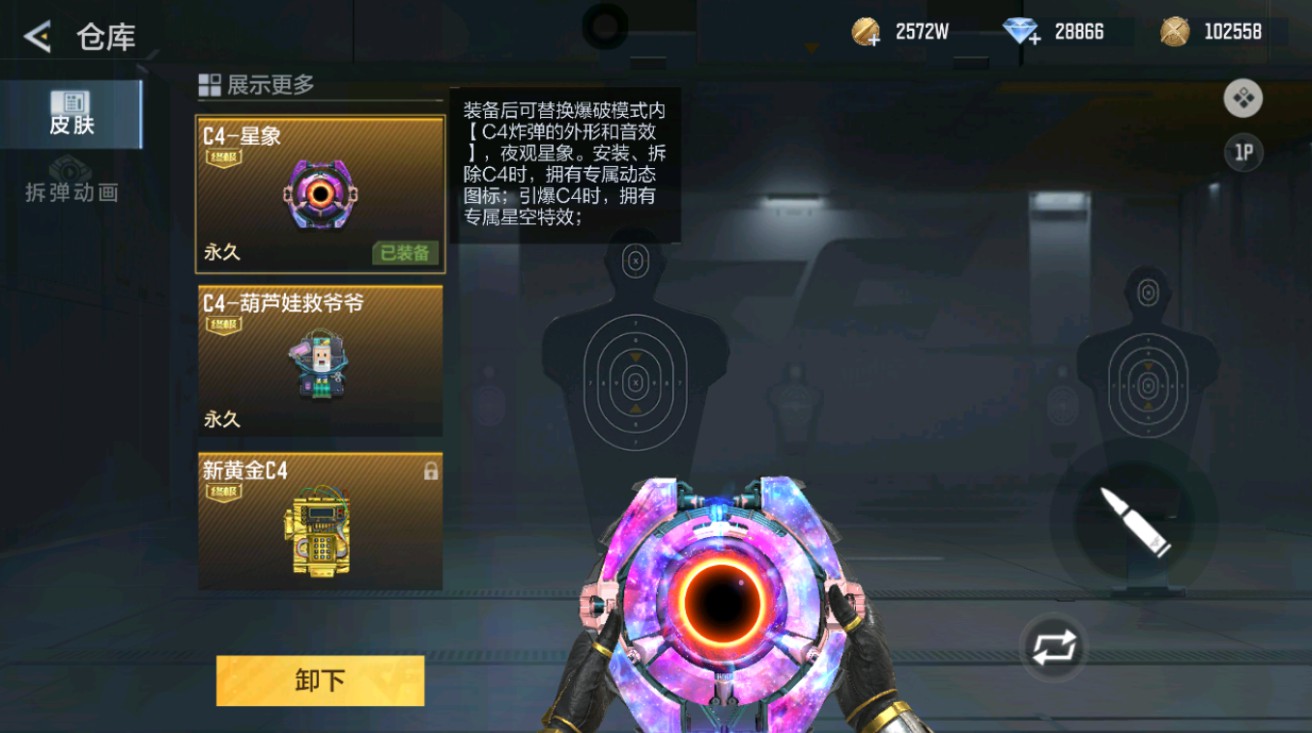Screen dimensions: 1312x733
Task: Click the lock icon on 新黄金C4
Action: [430, 473]
